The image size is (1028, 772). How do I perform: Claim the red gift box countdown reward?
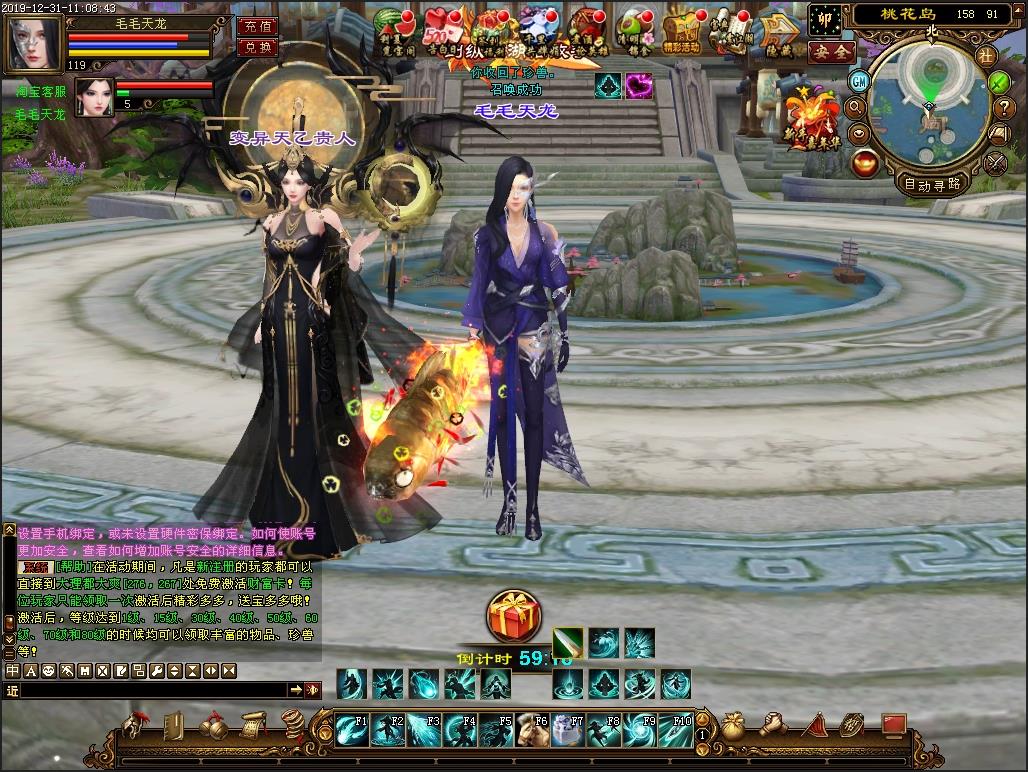[x=514, y=616]
